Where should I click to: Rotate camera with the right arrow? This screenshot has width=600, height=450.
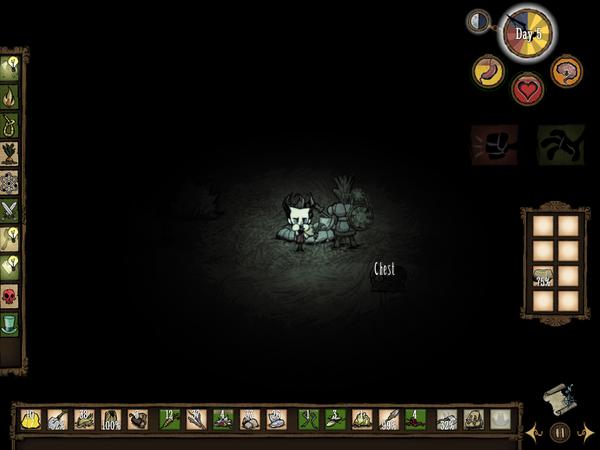pyautogui.click(x=585, y=432)
